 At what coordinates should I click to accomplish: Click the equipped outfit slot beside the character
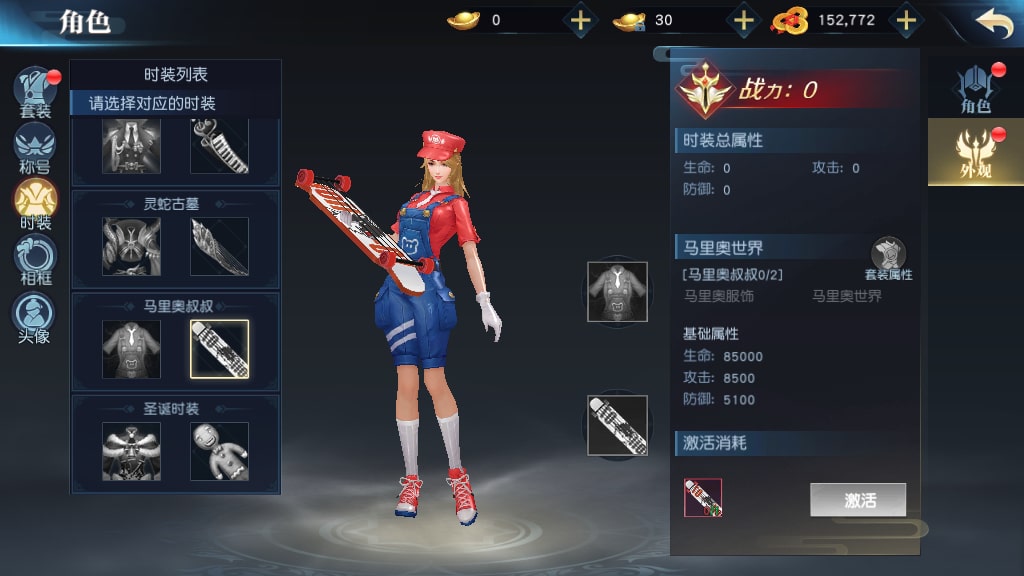tap(617, 291)
